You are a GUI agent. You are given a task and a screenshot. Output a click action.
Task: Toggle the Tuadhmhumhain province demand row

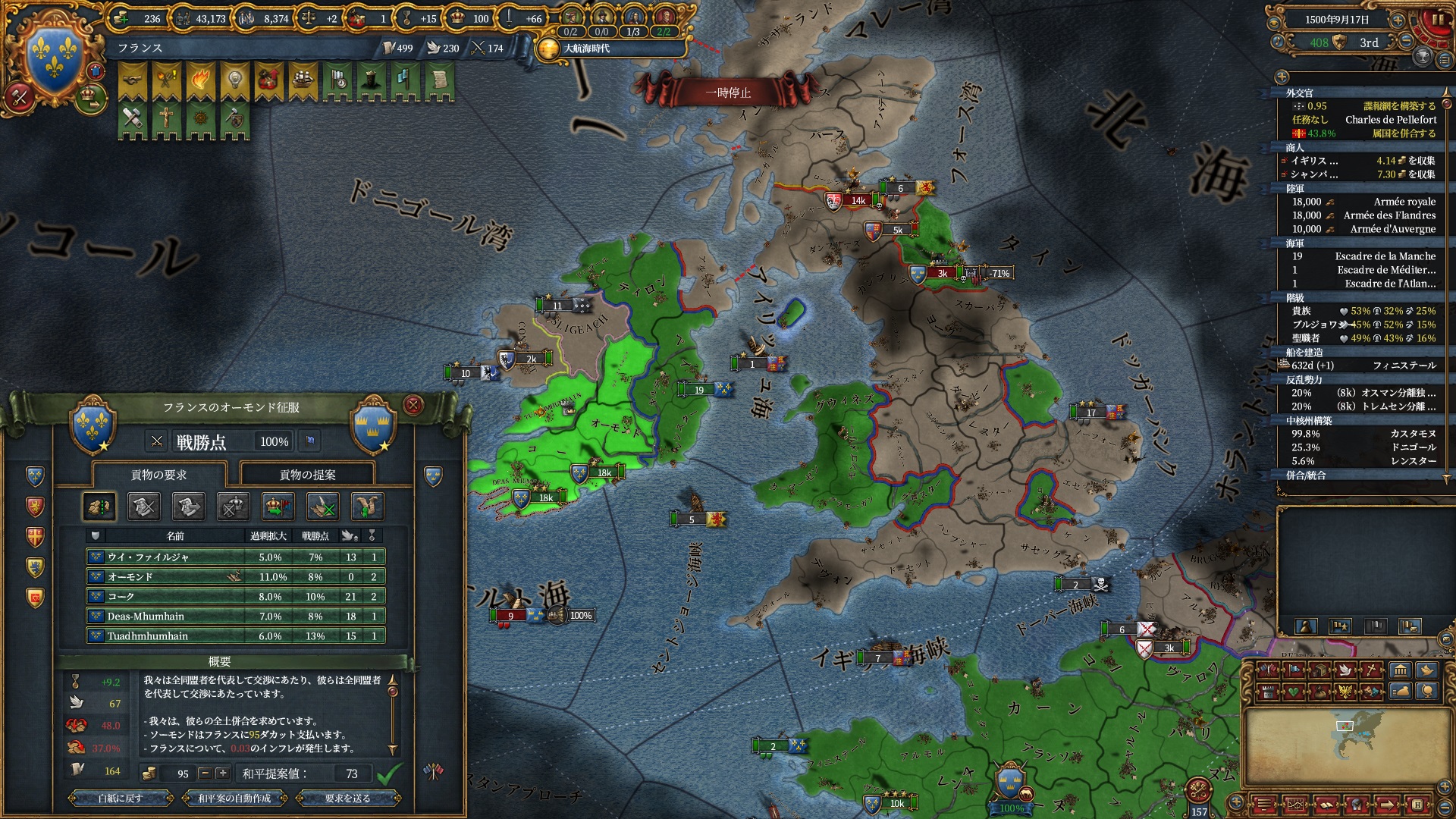(x=235, y=636)
